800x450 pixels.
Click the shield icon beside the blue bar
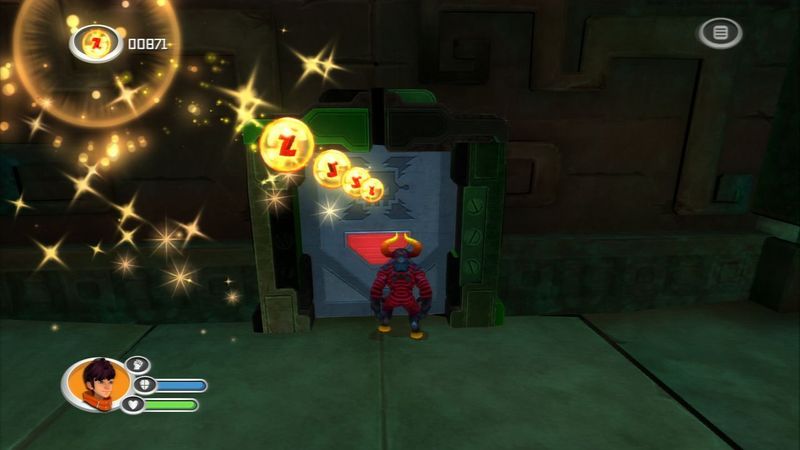click(141, 385)
